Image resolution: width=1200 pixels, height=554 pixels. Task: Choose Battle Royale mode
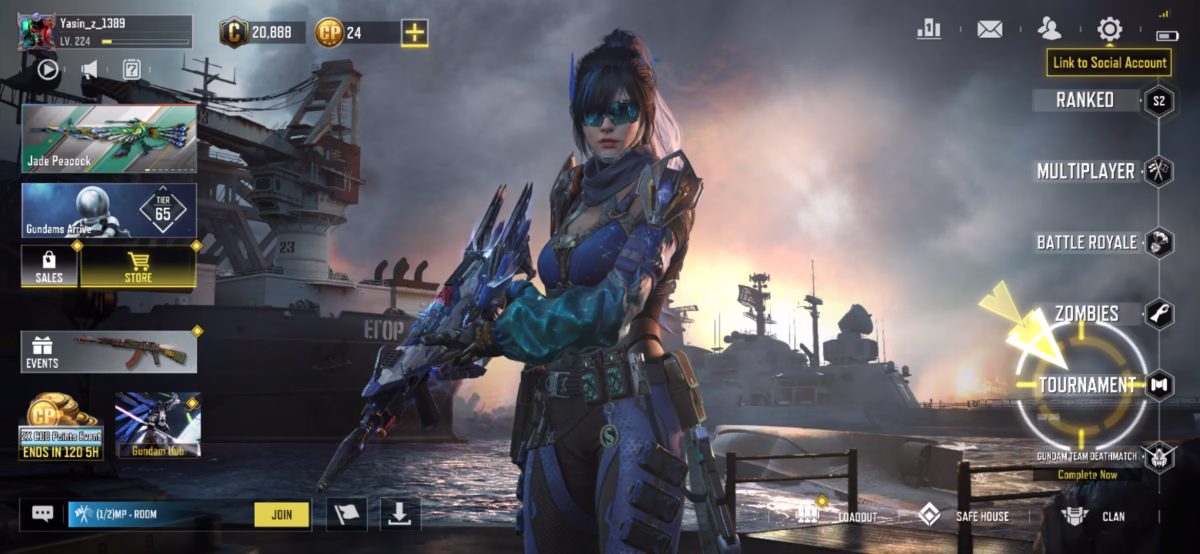tap(1086, 242)
